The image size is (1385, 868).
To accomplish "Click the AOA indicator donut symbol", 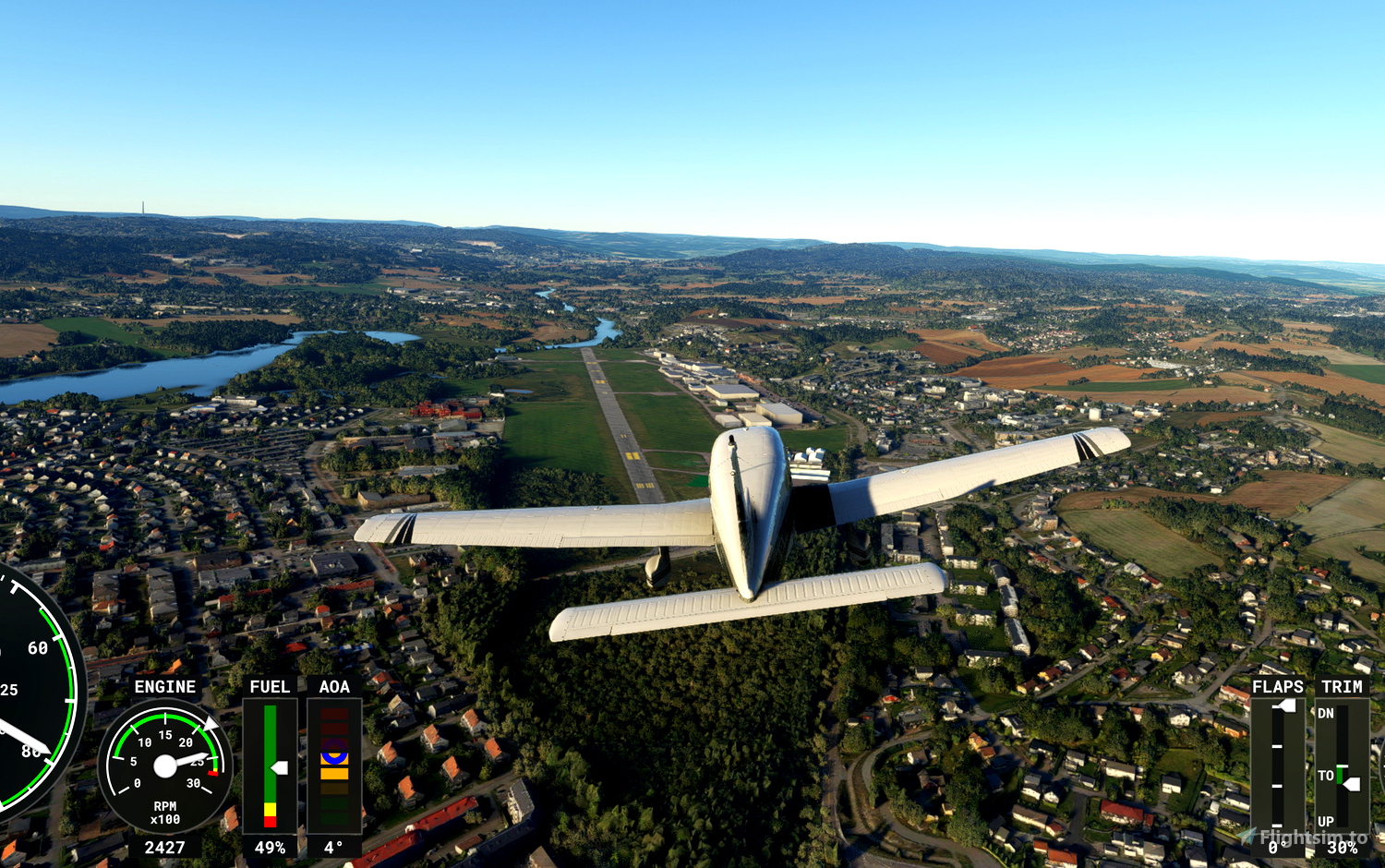I will (x=333, y=757).
